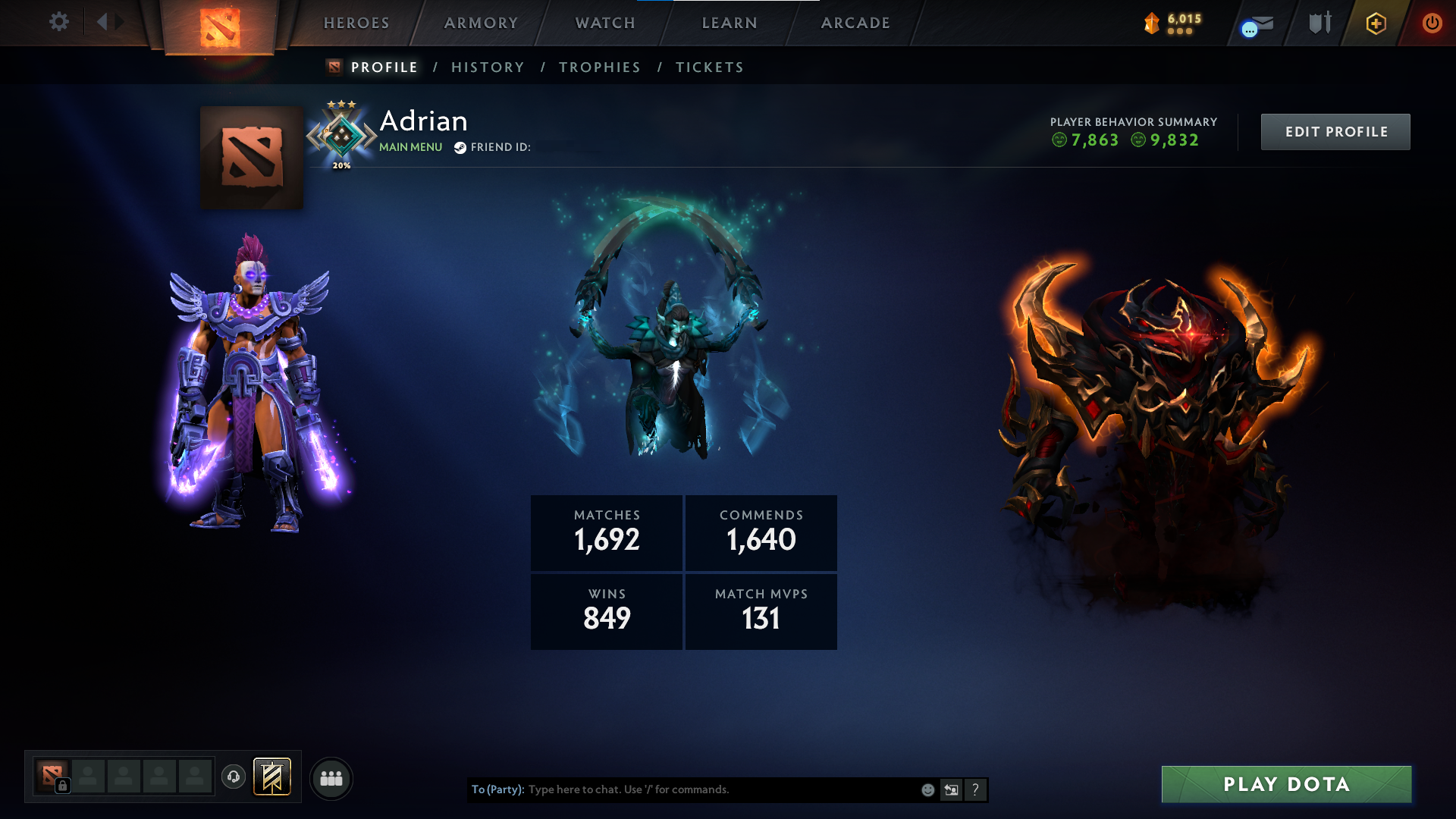Image resolution: width=1456 pixels, height=819 pixels.
Task: Toggle chat wheel broadcast icon
Action: coord(951,789)
